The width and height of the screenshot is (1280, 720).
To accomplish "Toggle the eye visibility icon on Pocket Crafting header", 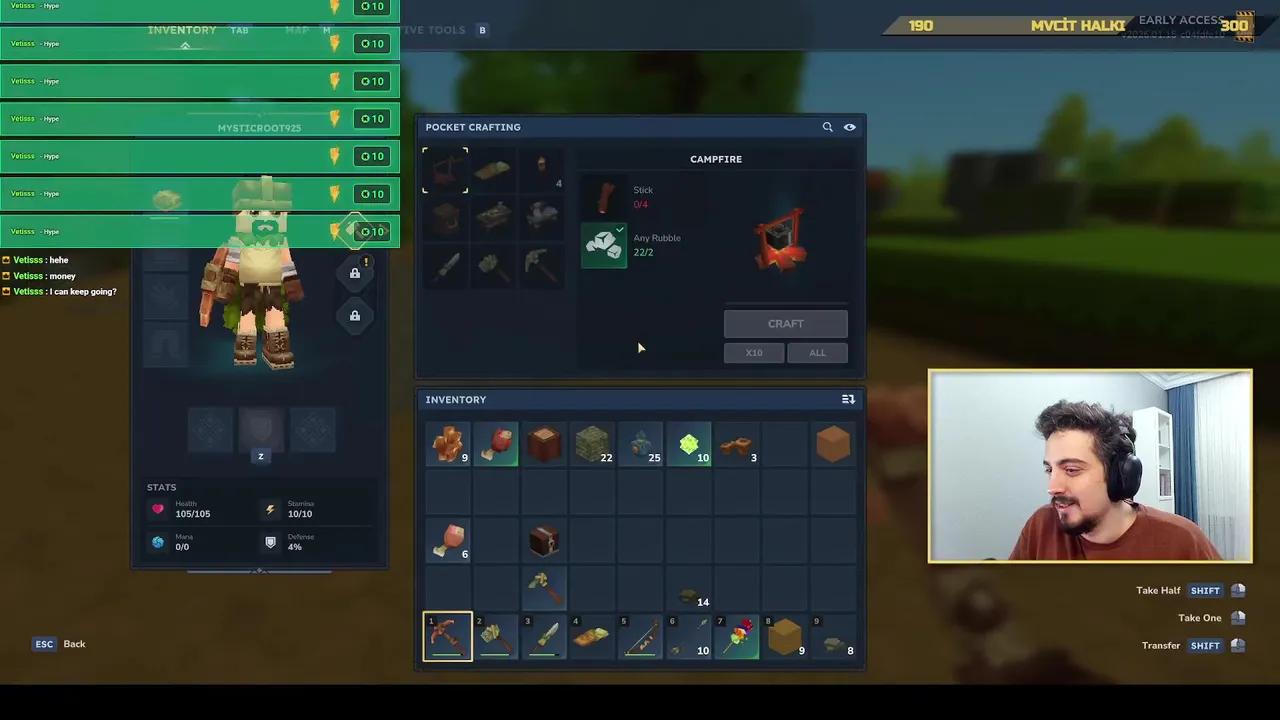I will click(849, 126).
